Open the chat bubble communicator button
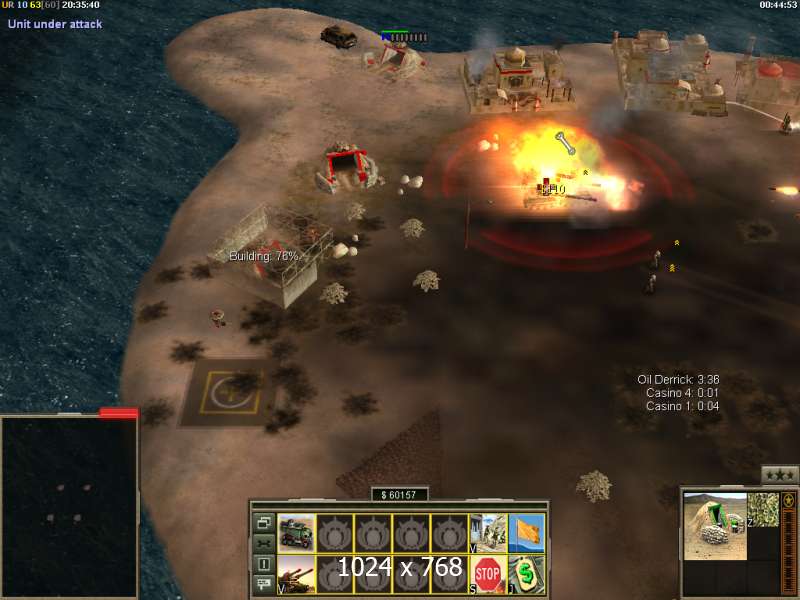This screenshot has width=800, height=600. click(x=263, y=585)
